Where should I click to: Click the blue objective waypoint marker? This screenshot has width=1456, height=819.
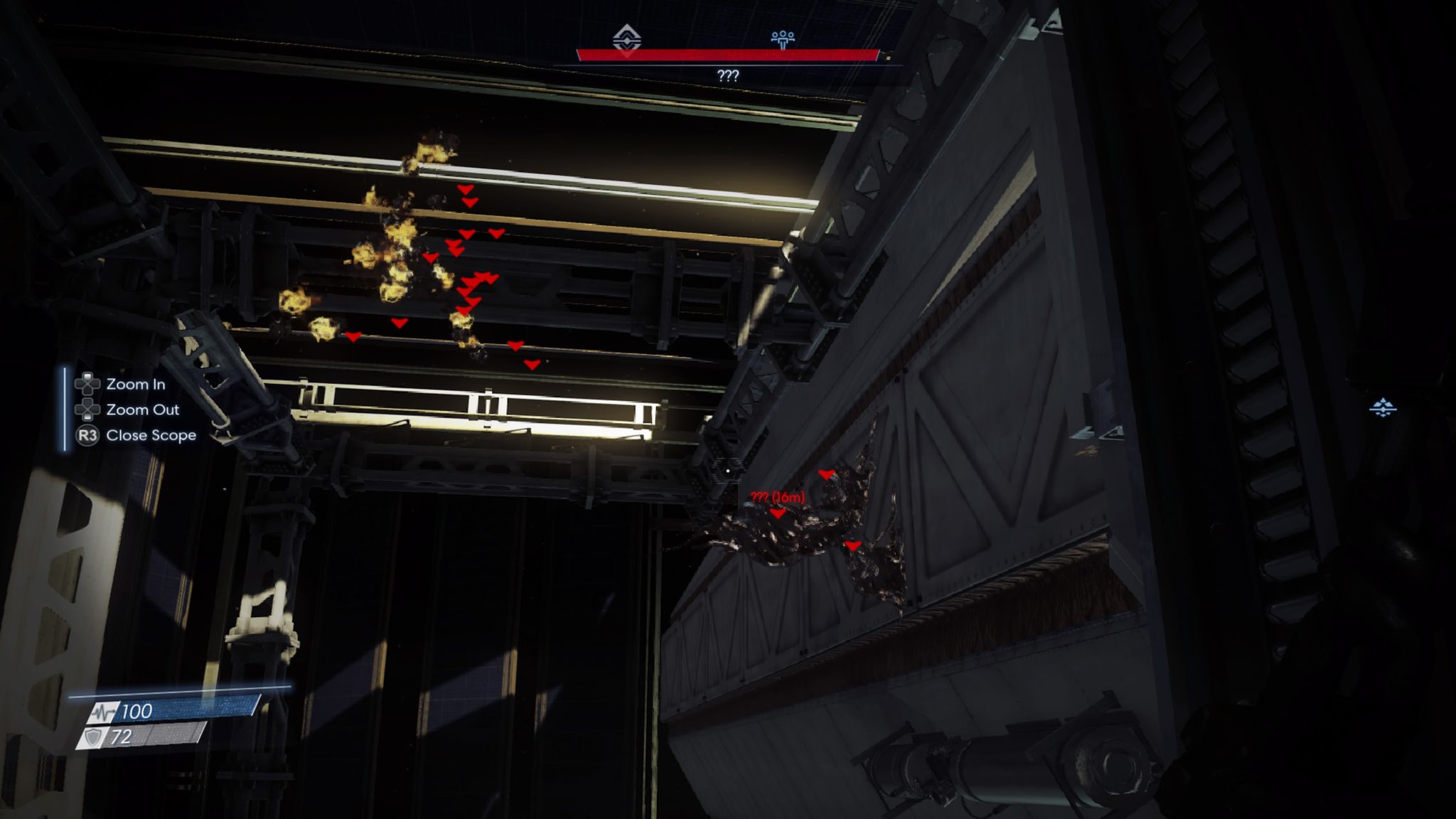[x=1383, y=408]
